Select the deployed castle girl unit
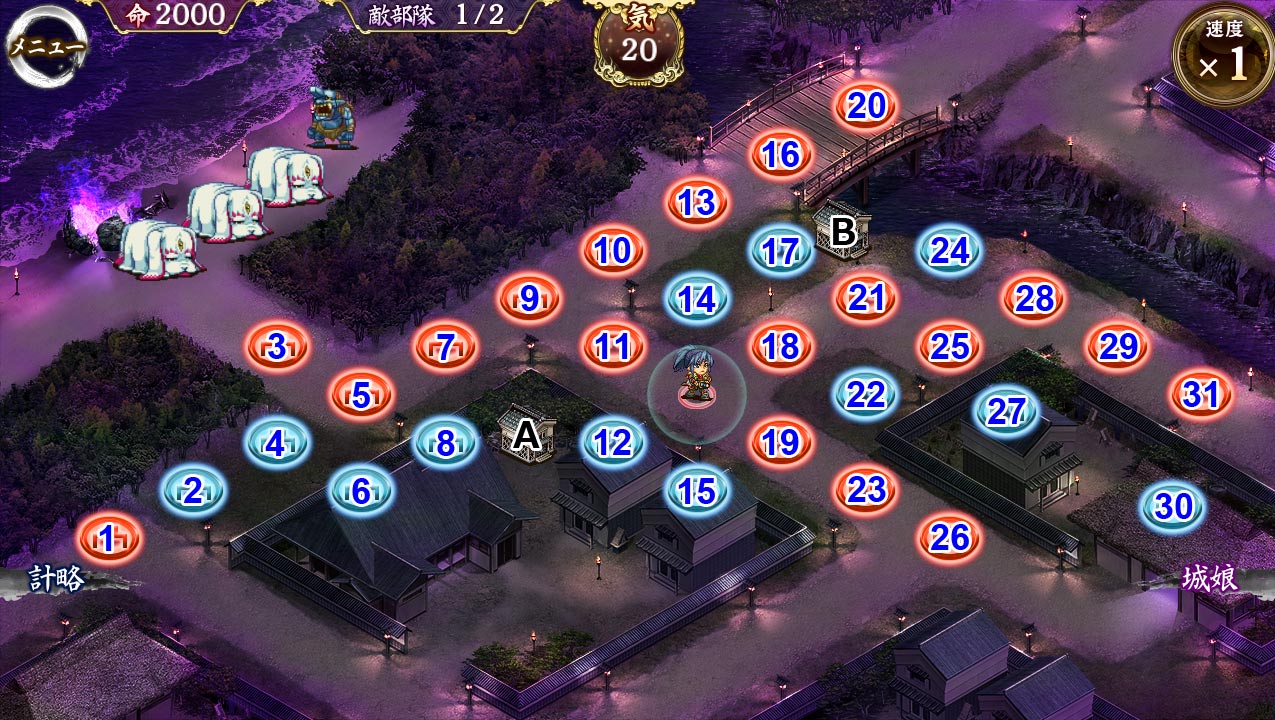Viewport: 1275px width, 720px height. [x=696, y=380]
